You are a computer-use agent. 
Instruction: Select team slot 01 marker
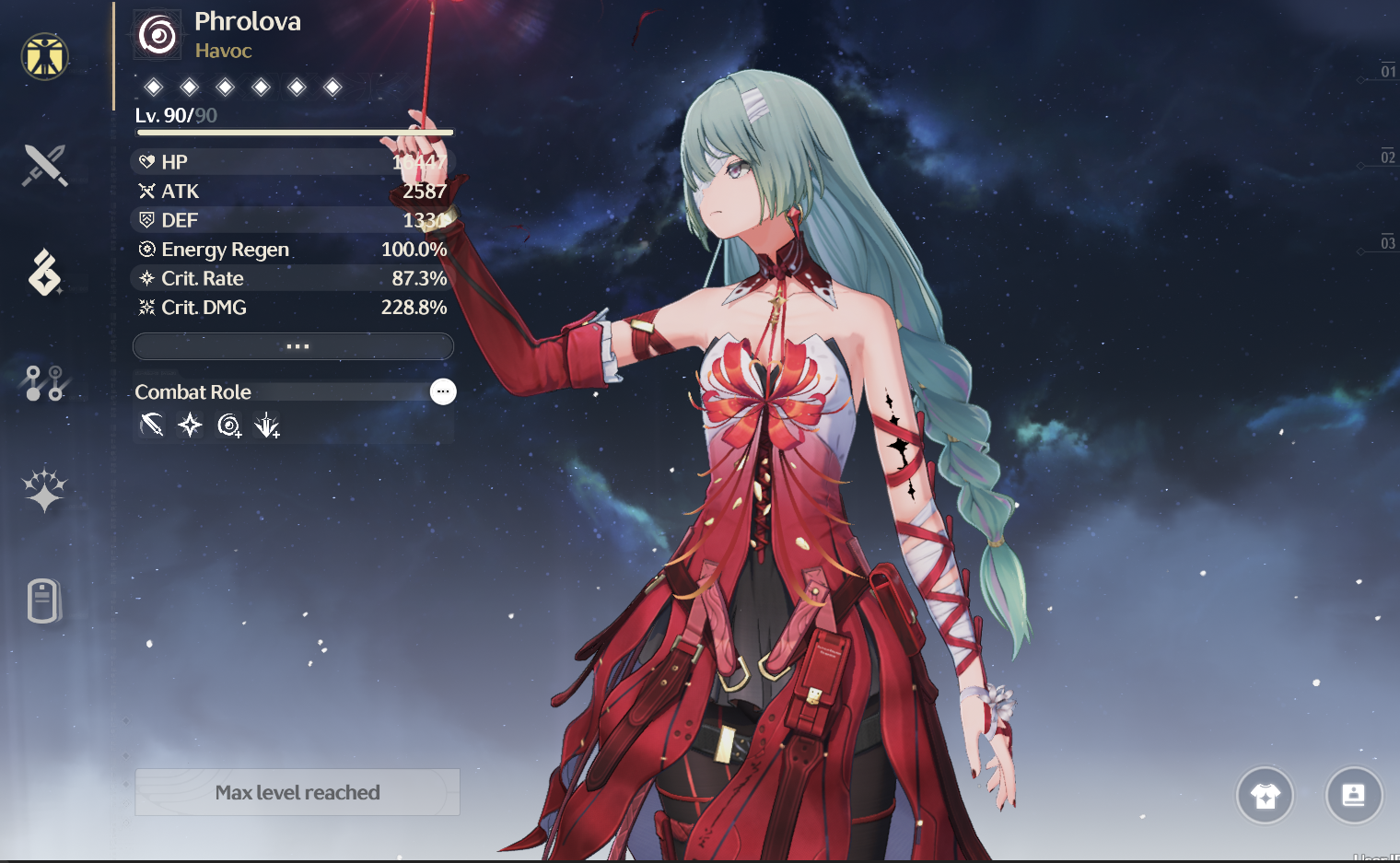(1387, 72)
